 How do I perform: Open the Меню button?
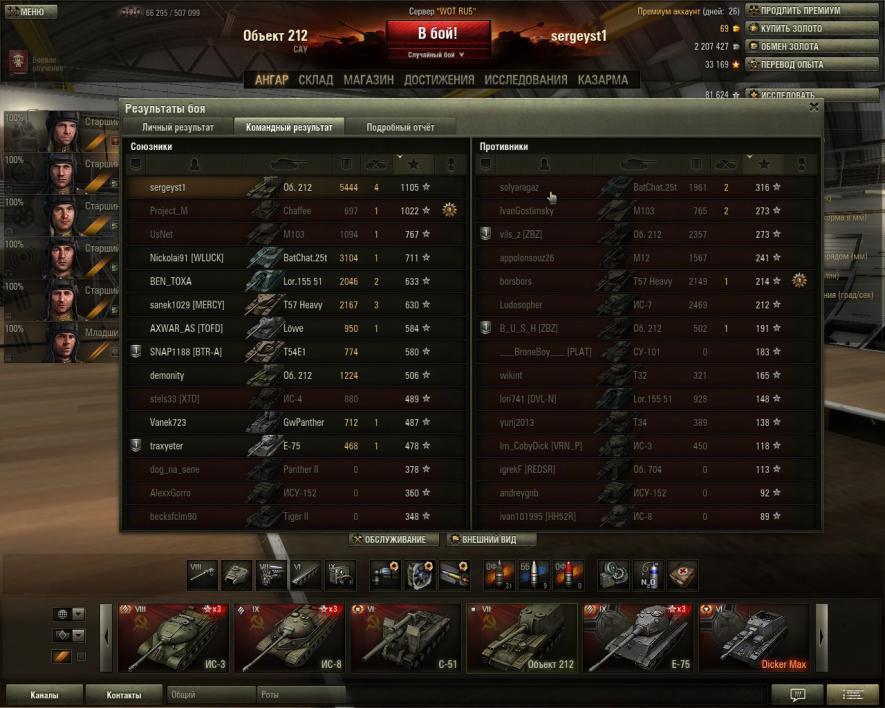(30, 12)
